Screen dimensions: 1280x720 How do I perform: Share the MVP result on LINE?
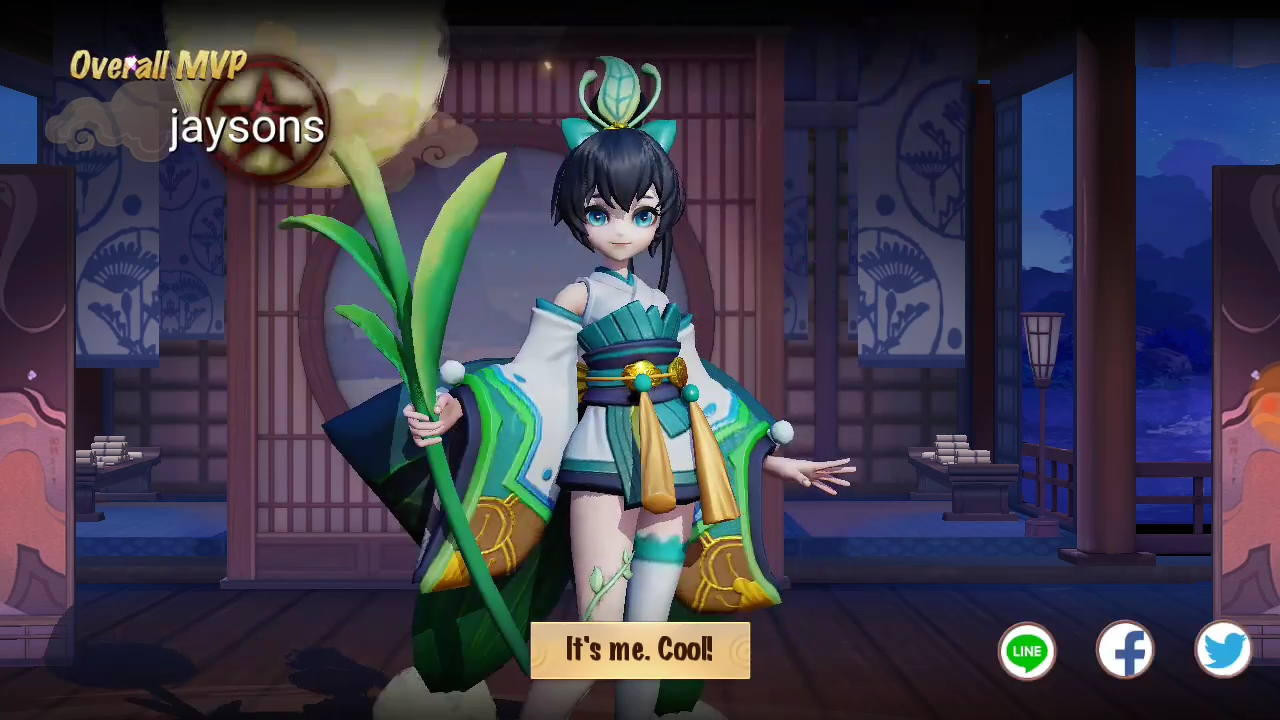1027,651
